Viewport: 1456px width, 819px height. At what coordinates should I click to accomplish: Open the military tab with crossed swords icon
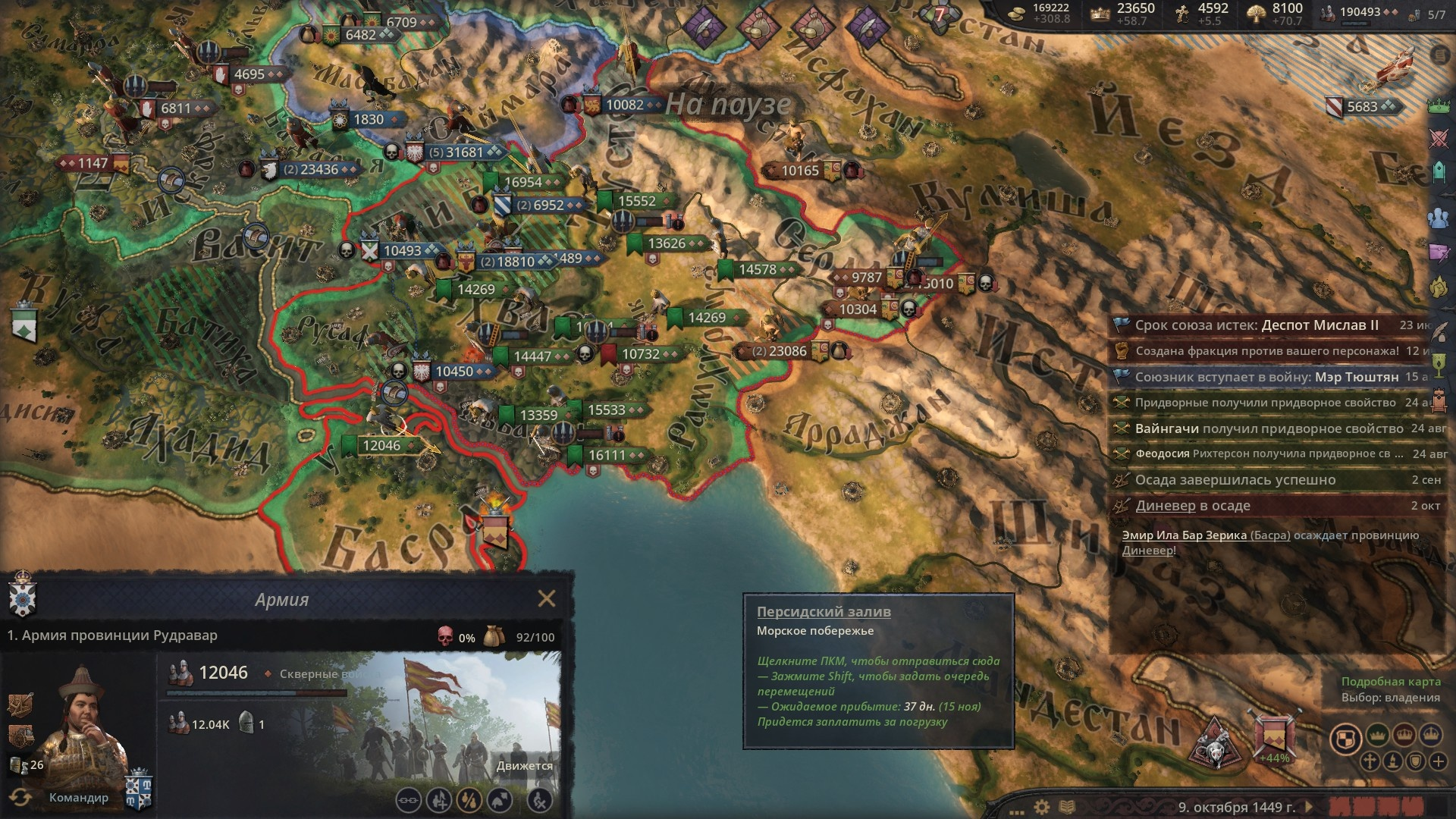pyautogui.click(x=1439, y=138)
